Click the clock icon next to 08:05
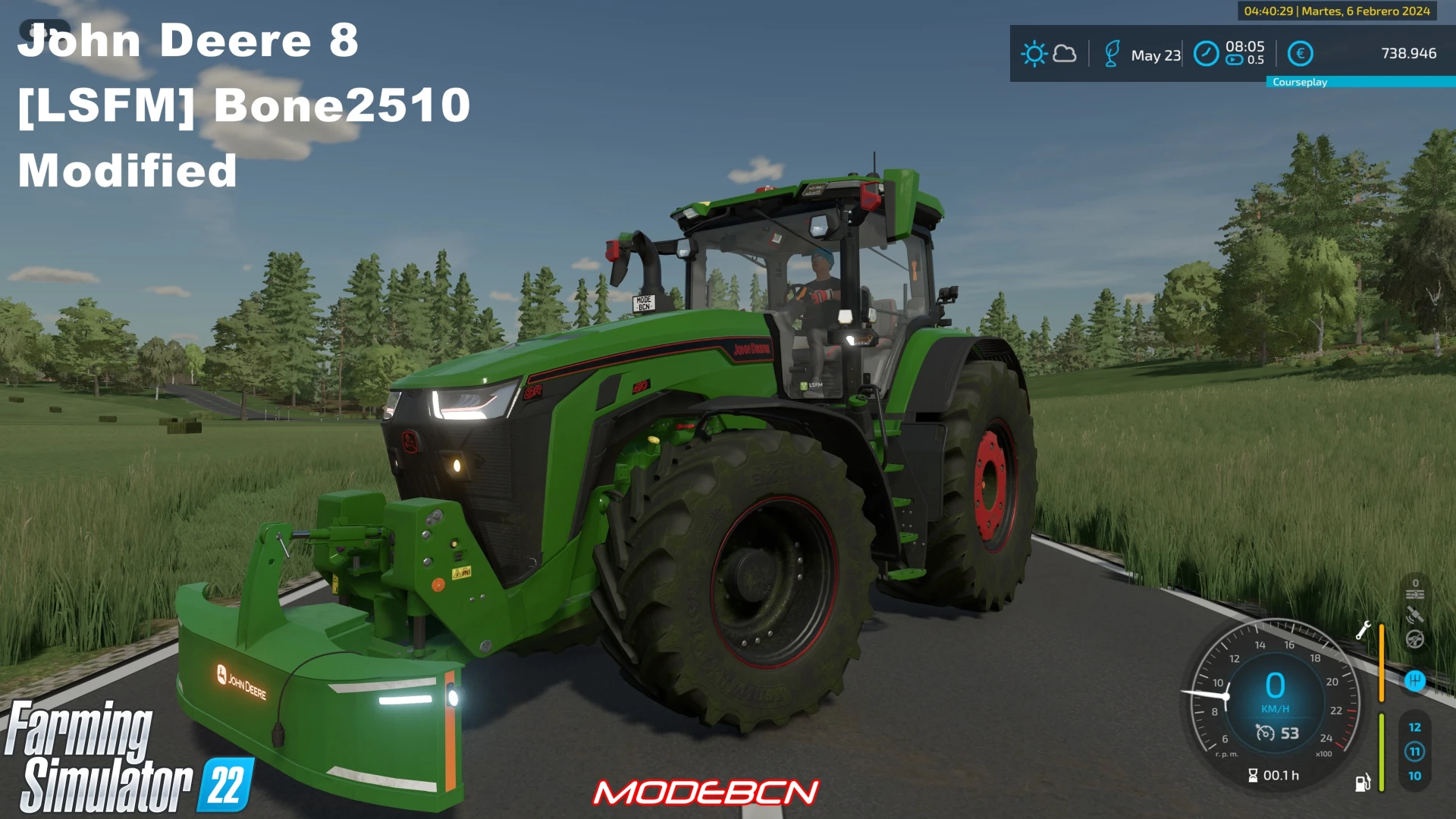This screenshot has height=819, width=1456. click(1206, 53)
